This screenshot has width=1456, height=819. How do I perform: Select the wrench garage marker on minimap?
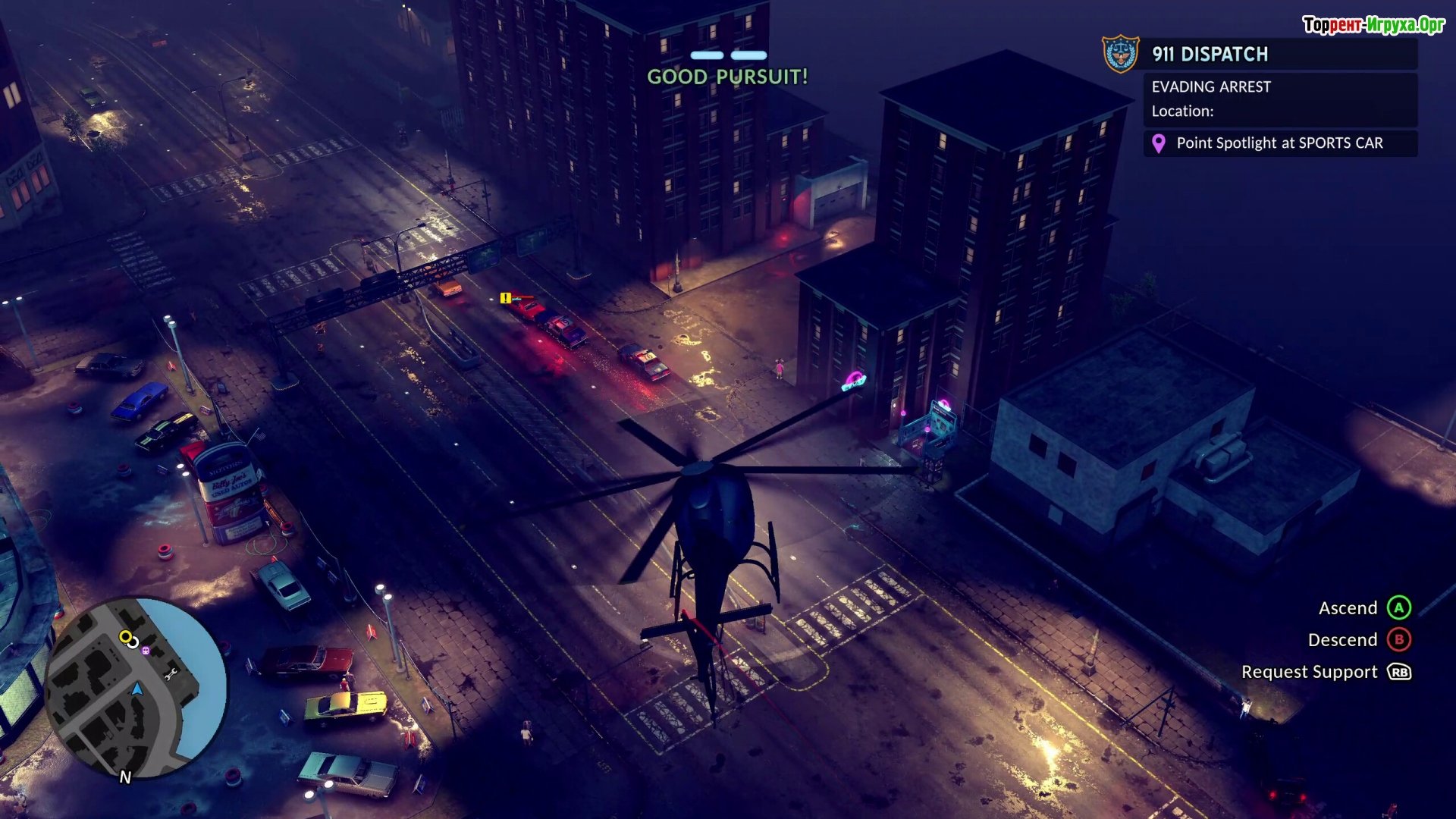pyautogui.click(x=171, y=673)
